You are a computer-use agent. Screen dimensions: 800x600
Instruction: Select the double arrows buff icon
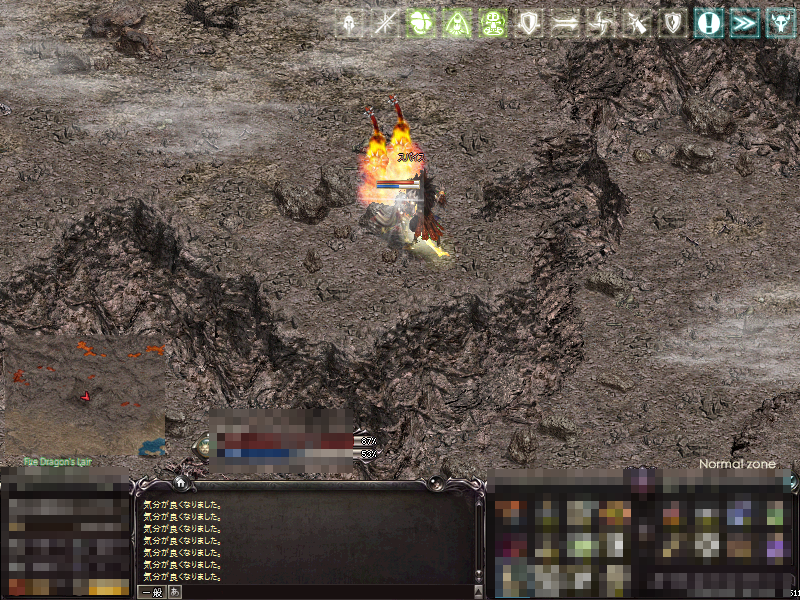565,23
